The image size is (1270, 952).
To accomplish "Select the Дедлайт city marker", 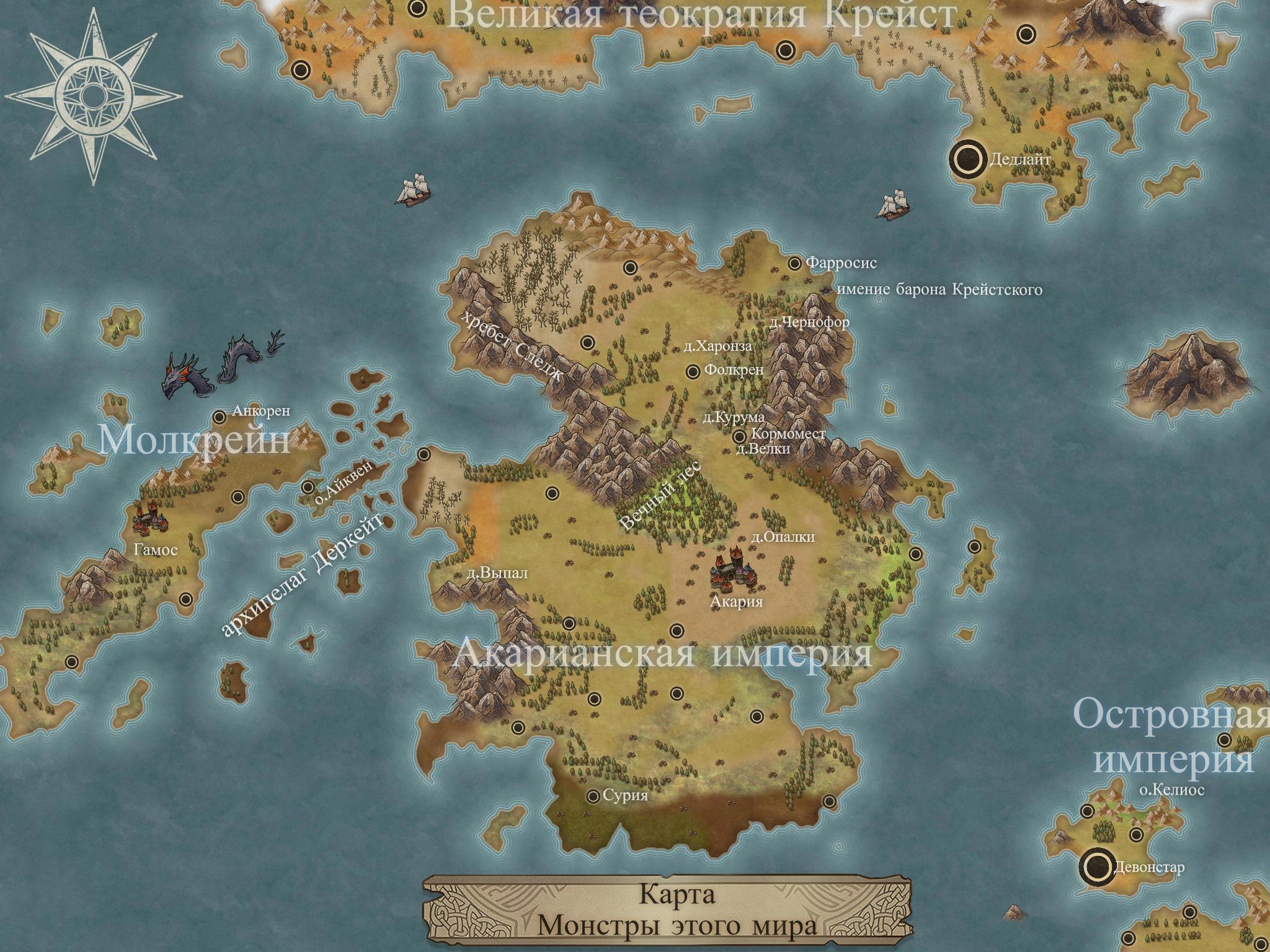I will pos(967,160).
